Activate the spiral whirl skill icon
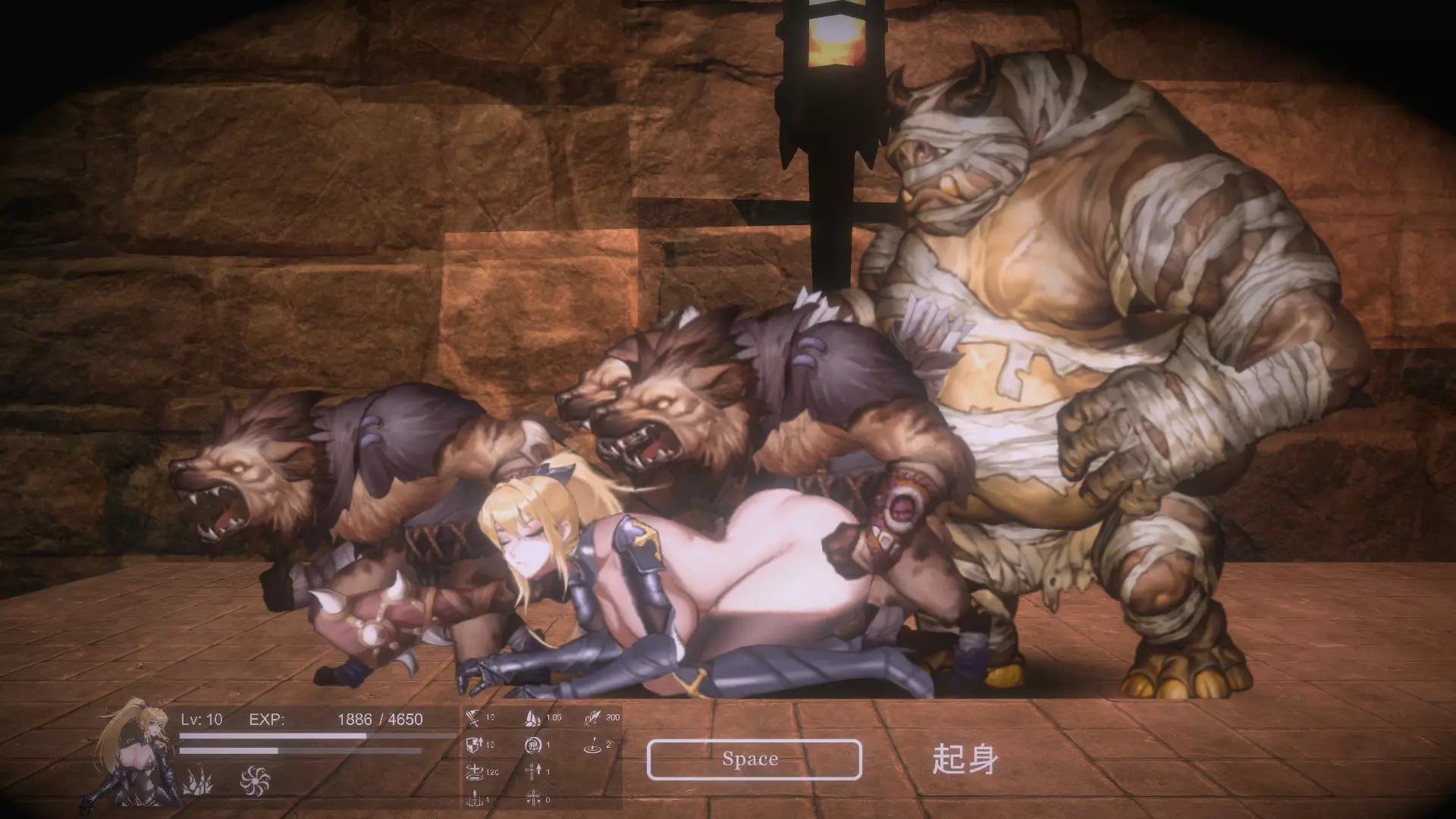The image size is (1456, 819). [254, 780]
